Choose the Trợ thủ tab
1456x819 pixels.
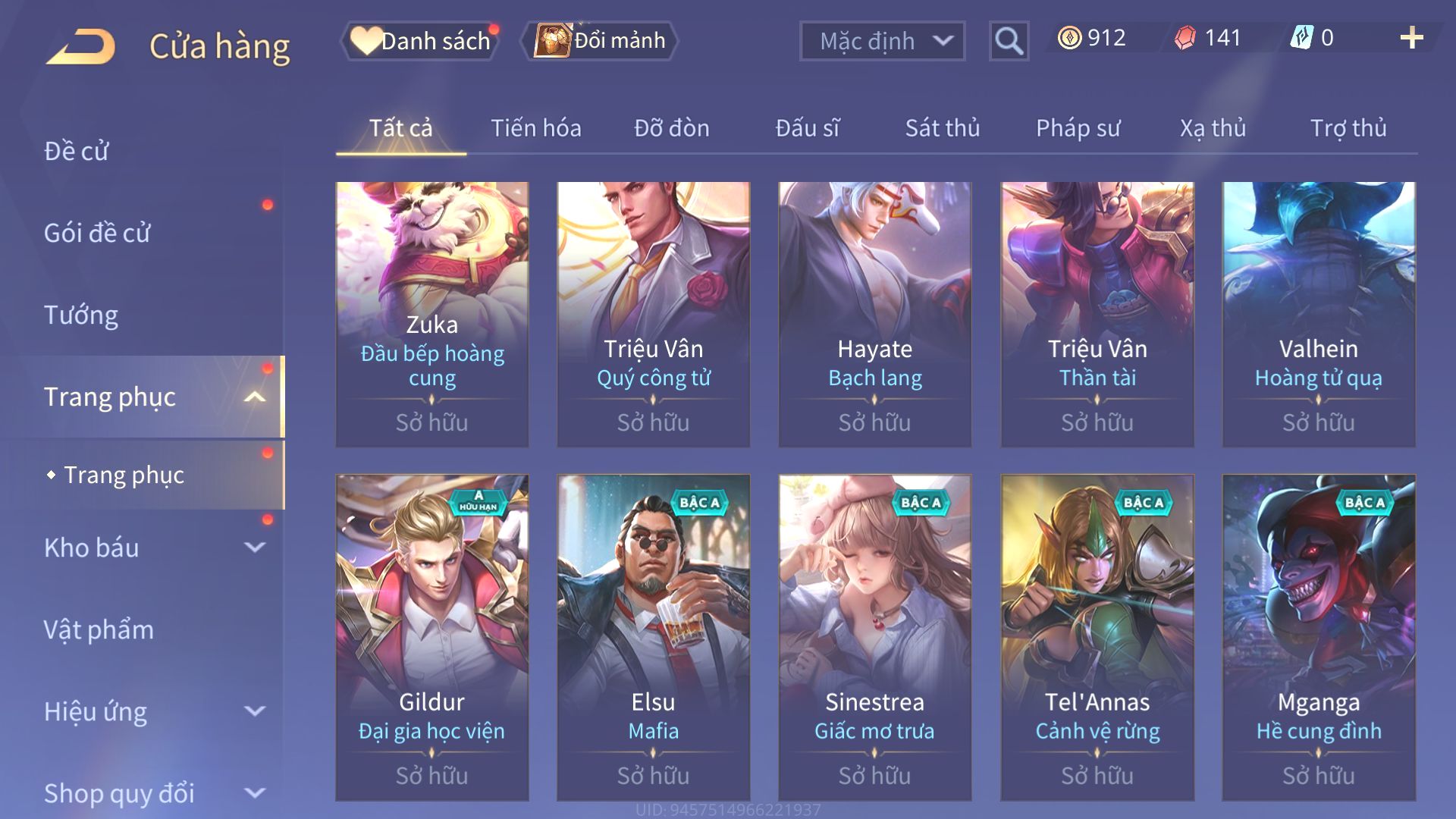(1348, 128)
